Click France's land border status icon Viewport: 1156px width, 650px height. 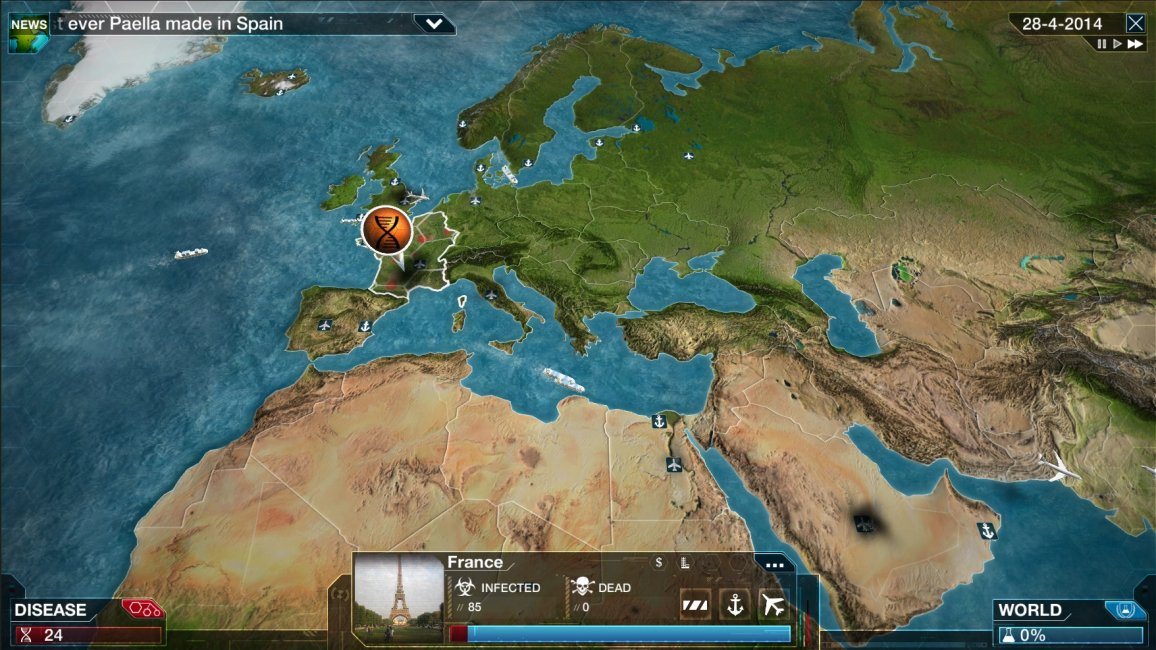(695, 604)
